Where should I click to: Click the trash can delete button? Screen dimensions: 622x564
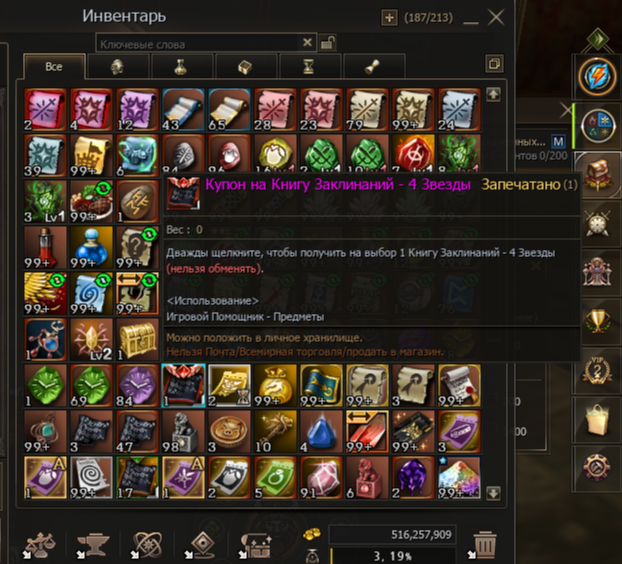pos(484,544)
